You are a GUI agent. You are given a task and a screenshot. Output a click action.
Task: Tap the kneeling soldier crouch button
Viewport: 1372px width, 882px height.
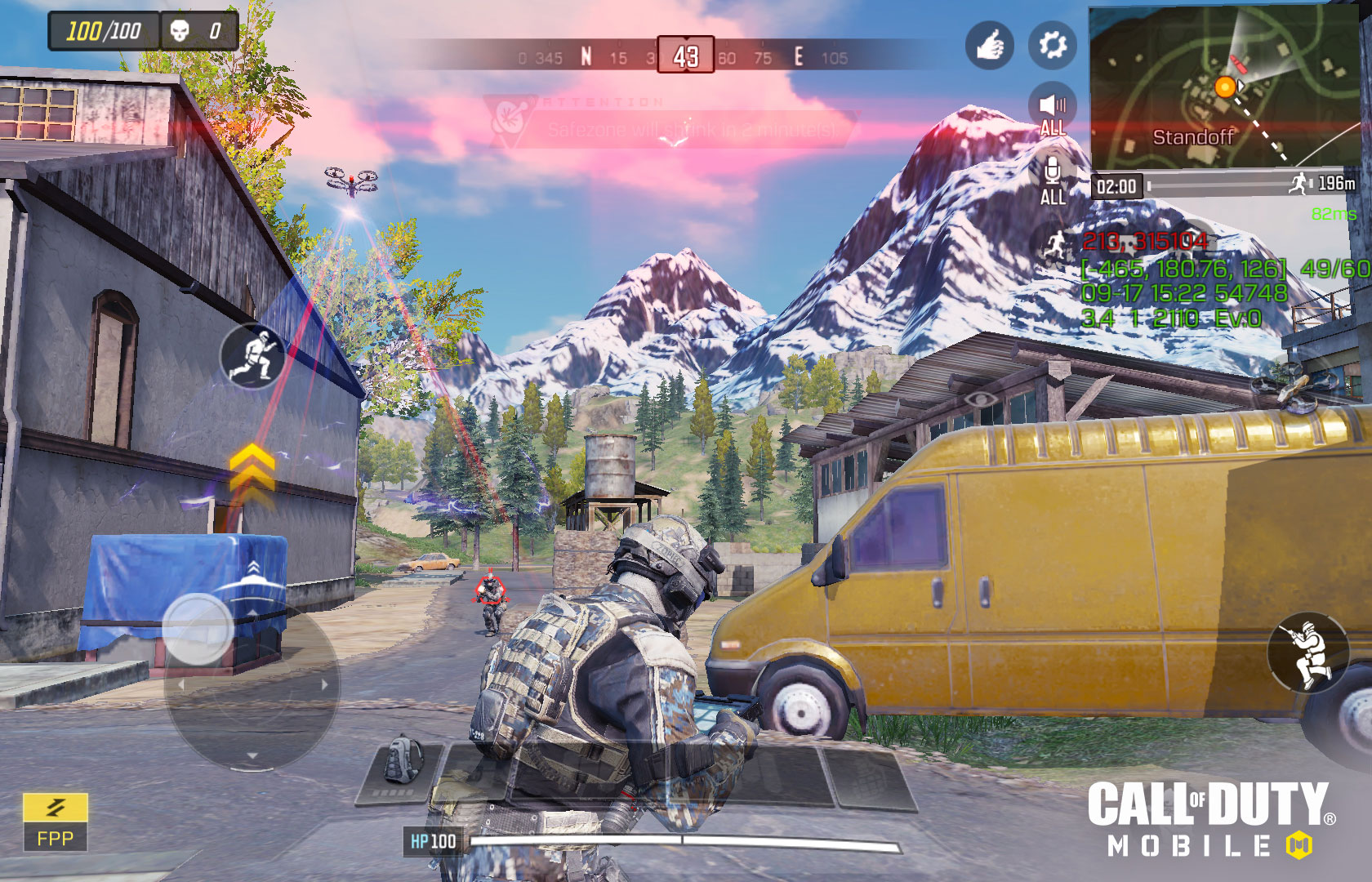1307,653
